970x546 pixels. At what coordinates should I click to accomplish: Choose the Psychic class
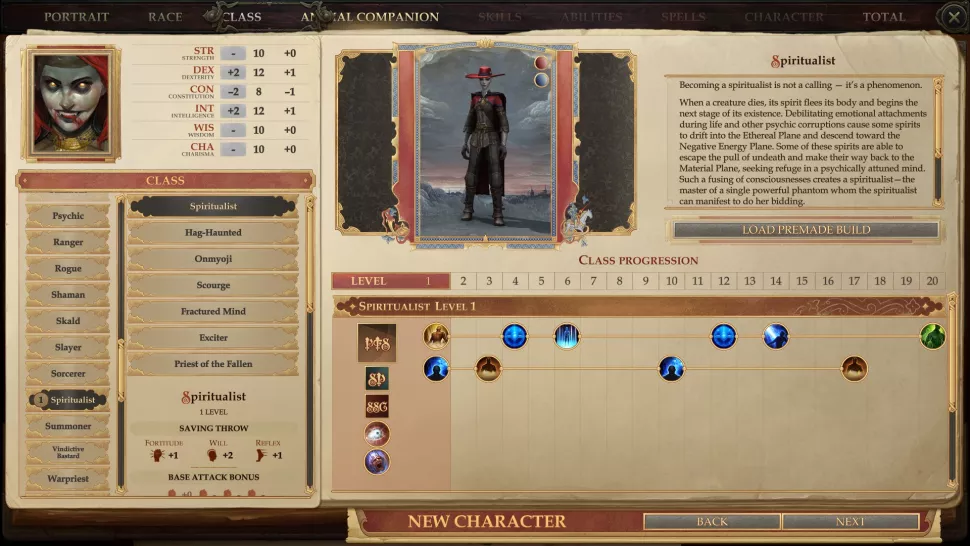click(x=68, y=216)
